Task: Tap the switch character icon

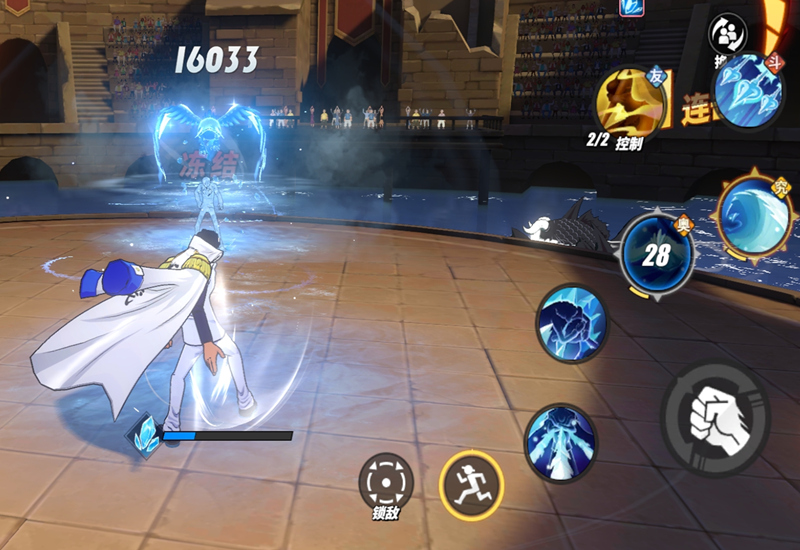Action: pyautogui.click(x=728, y=35)
